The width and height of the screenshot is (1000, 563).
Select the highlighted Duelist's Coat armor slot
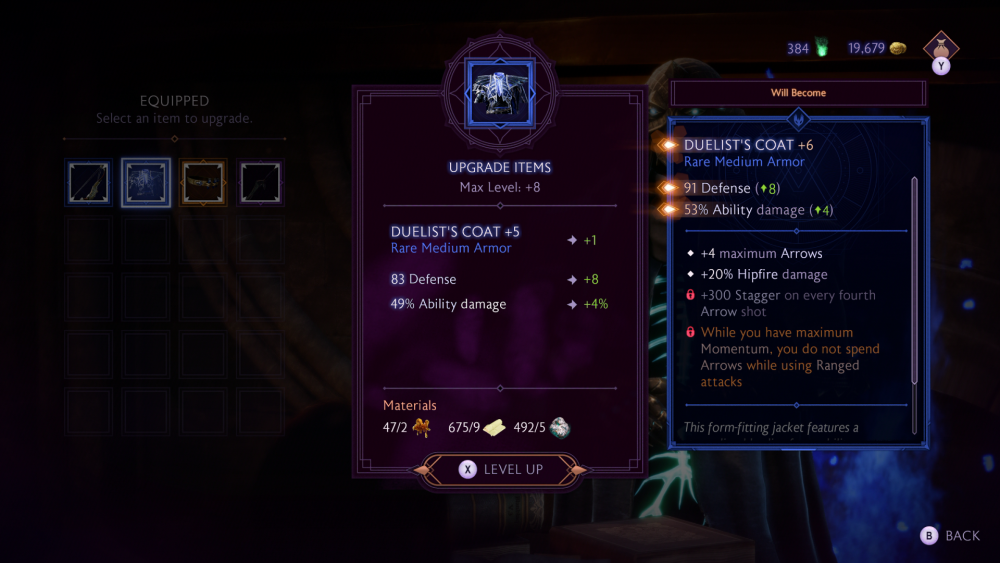click(146, 183)
